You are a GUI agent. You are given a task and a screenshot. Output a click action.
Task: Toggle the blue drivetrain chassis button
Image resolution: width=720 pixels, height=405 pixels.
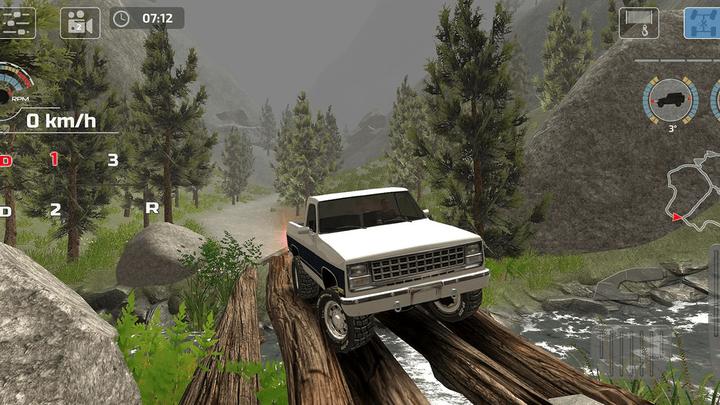(703, 22)
